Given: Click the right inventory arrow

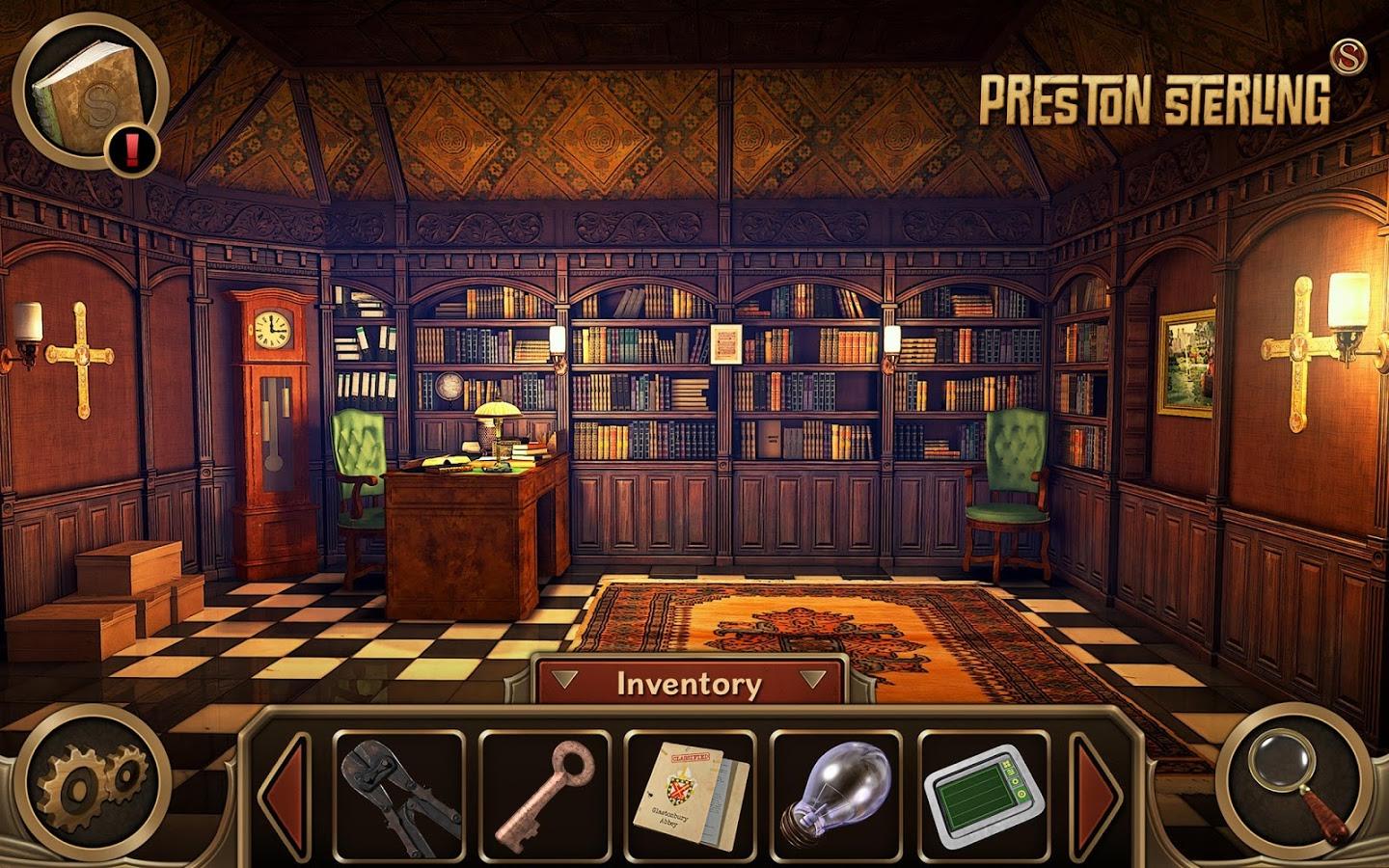Looking at the screenshot, I should (x=1098, y=789).
